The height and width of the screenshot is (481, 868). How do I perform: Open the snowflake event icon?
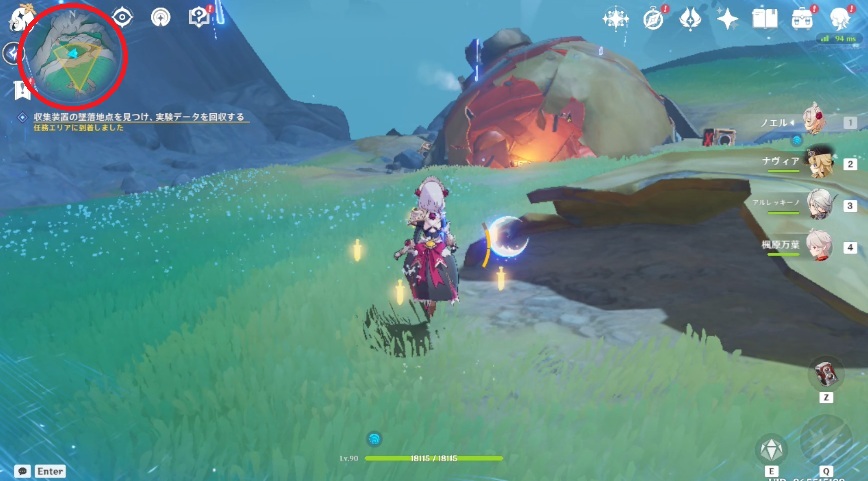click(x=616, y=18)
